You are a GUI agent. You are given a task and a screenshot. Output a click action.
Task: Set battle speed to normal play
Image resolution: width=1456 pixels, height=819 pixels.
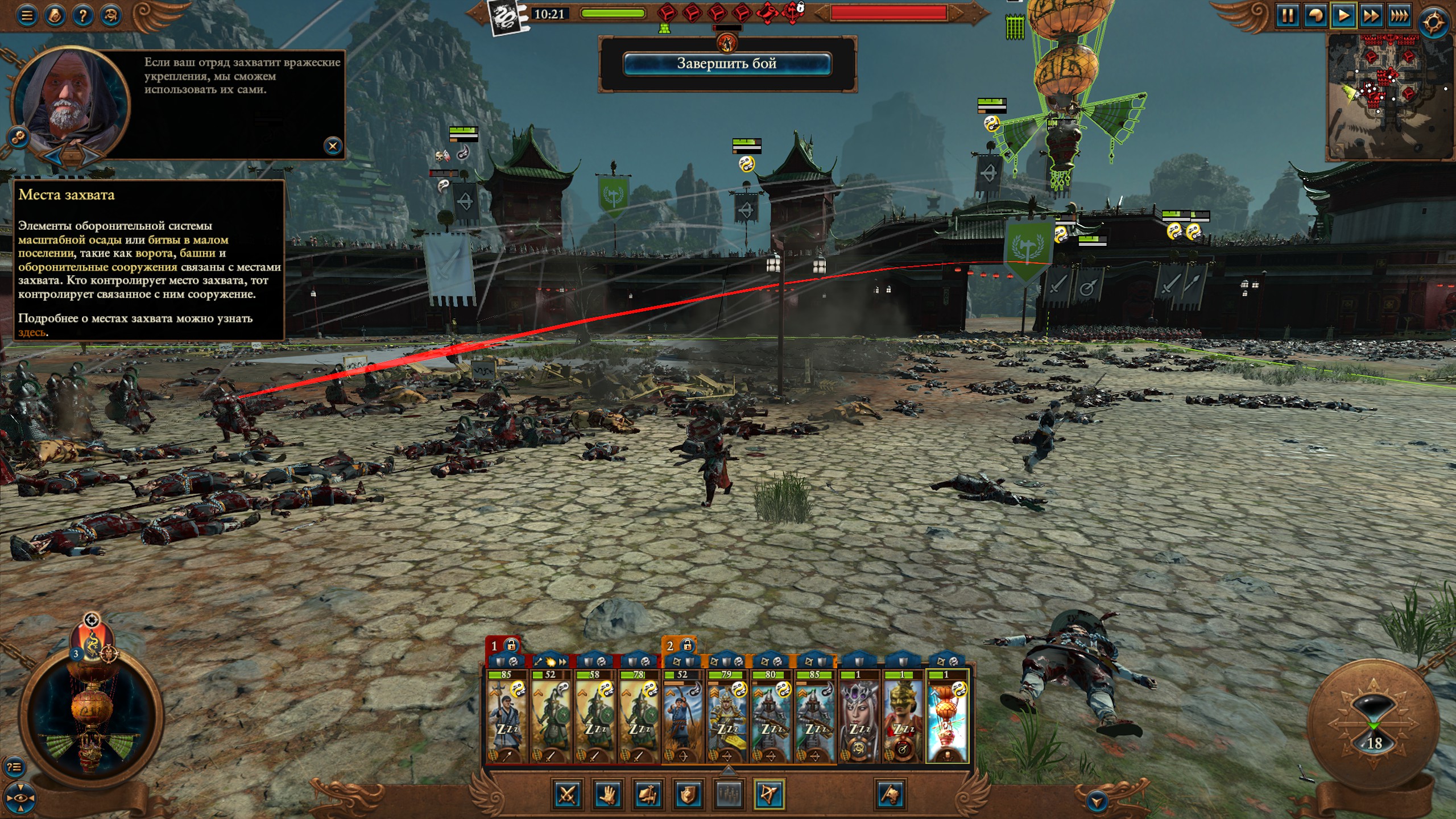click(1343, 15)
